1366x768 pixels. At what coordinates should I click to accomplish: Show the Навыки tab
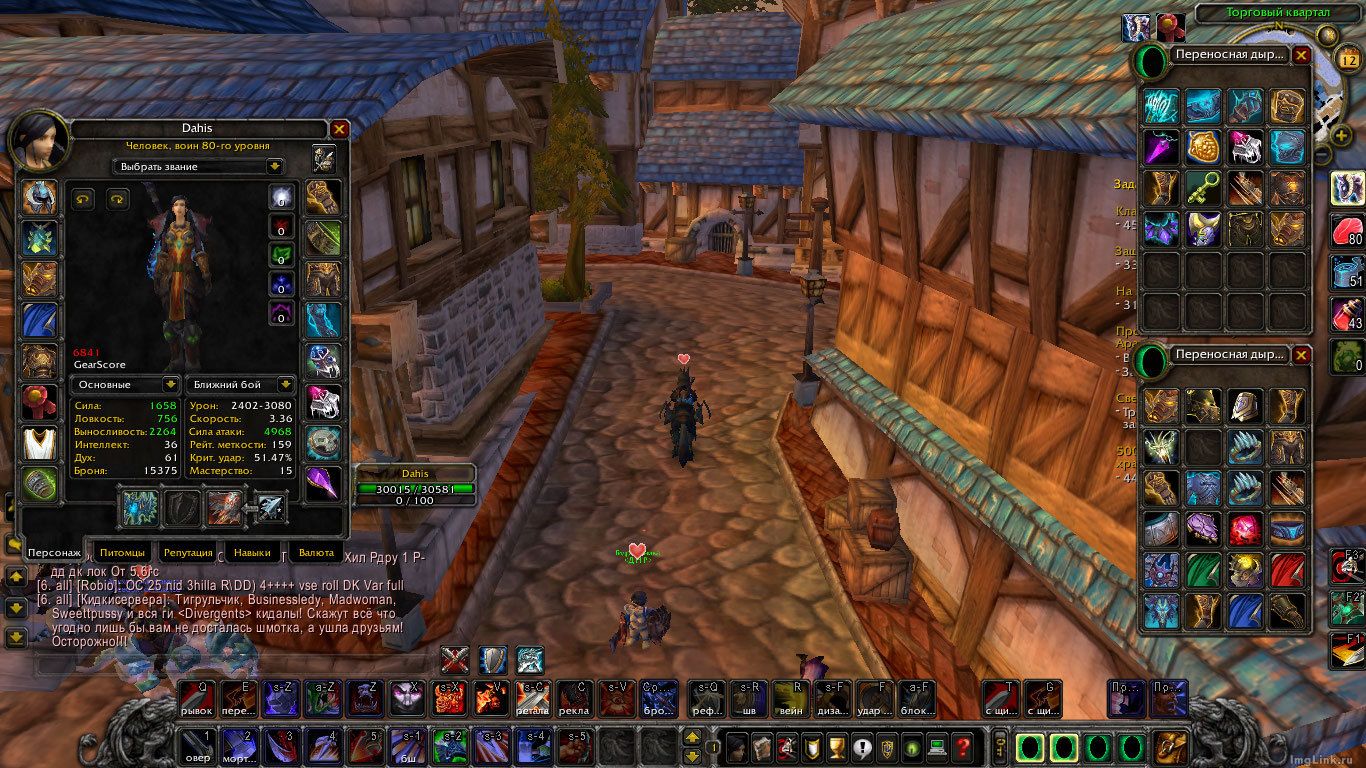click(x=251, y=552)
